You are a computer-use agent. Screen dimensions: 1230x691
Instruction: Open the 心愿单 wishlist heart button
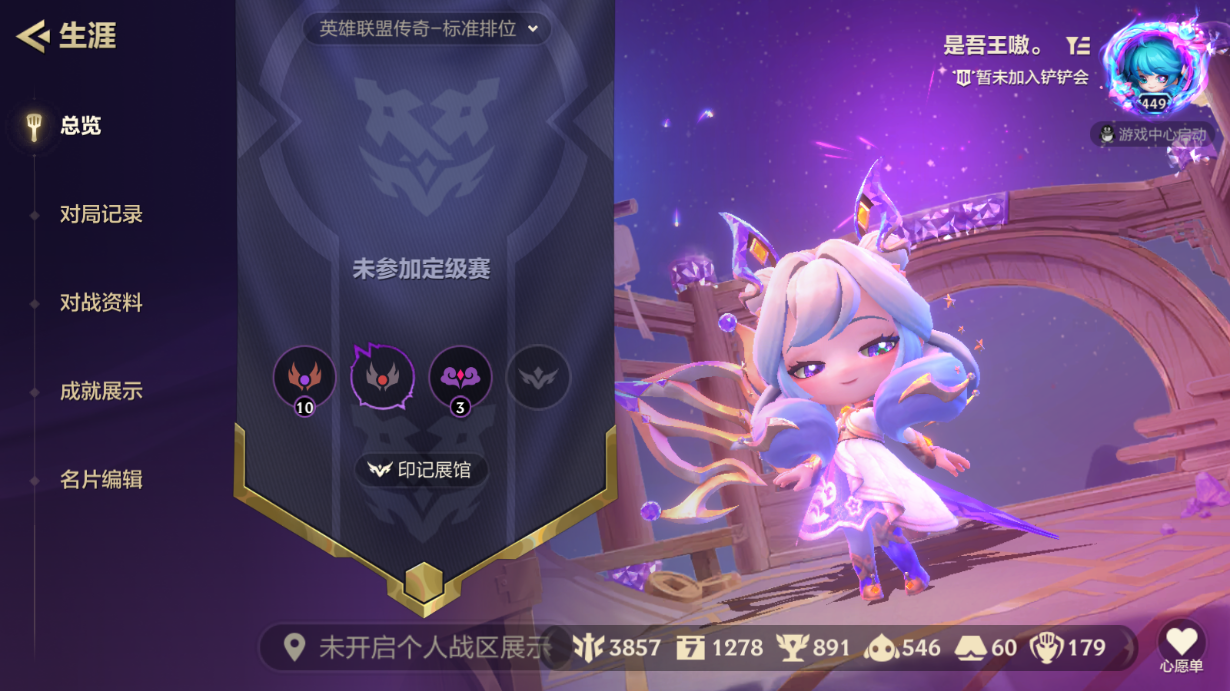(x=1181, y=643)
